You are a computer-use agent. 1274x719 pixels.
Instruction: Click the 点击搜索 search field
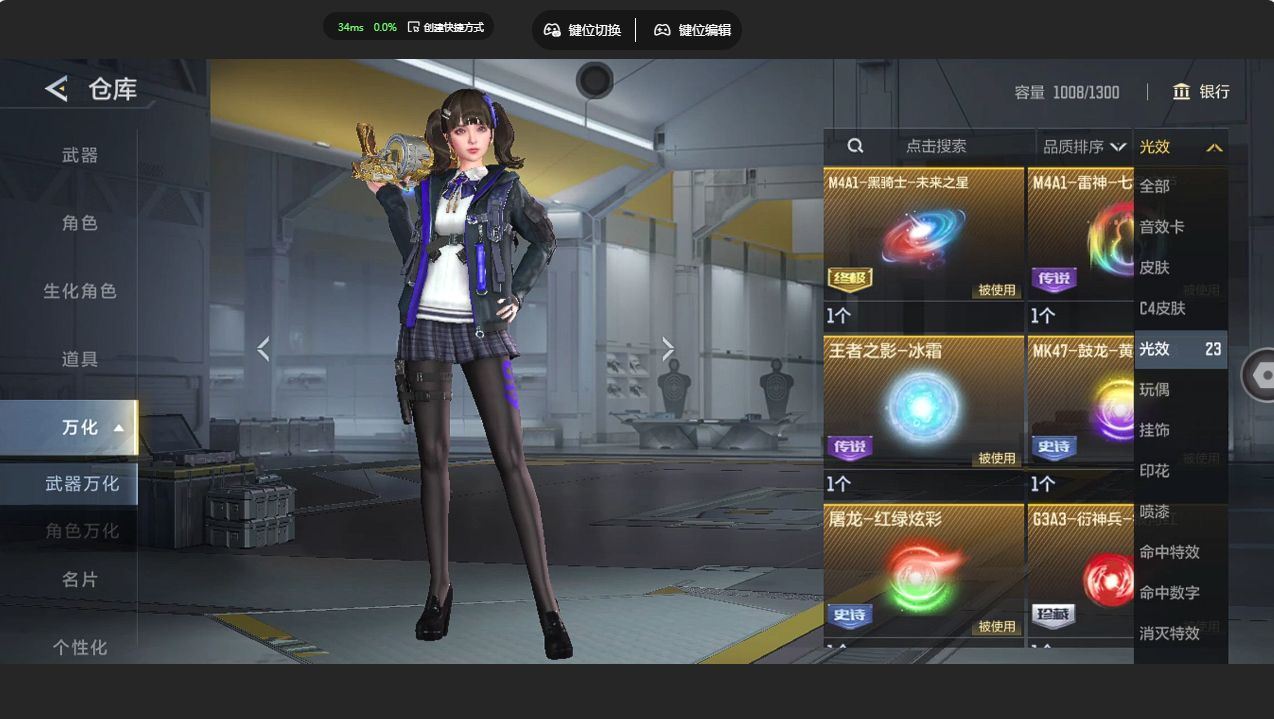point(935,146)
